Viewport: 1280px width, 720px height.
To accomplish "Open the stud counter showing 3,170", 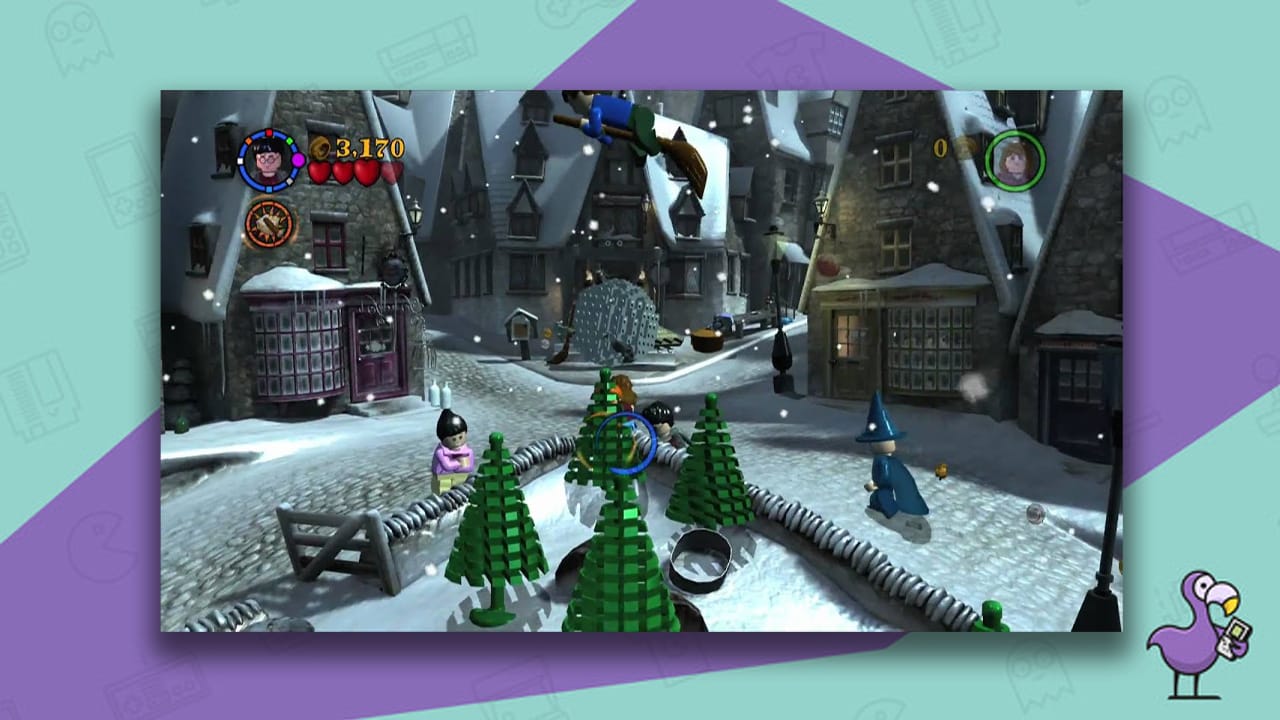I will pyautogui.click(x=367, y=149).
